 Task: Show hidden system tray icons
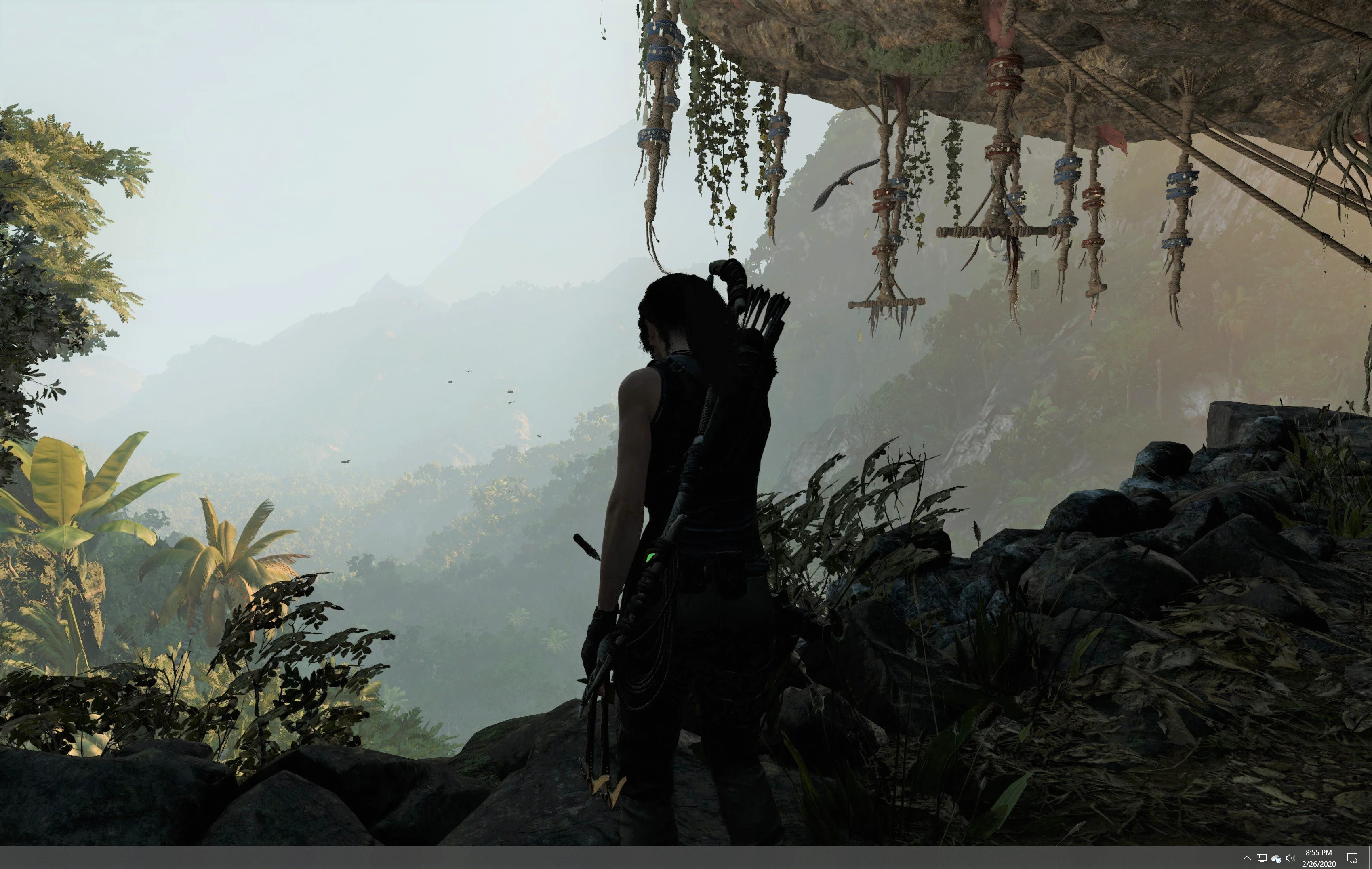(1247, 858)
